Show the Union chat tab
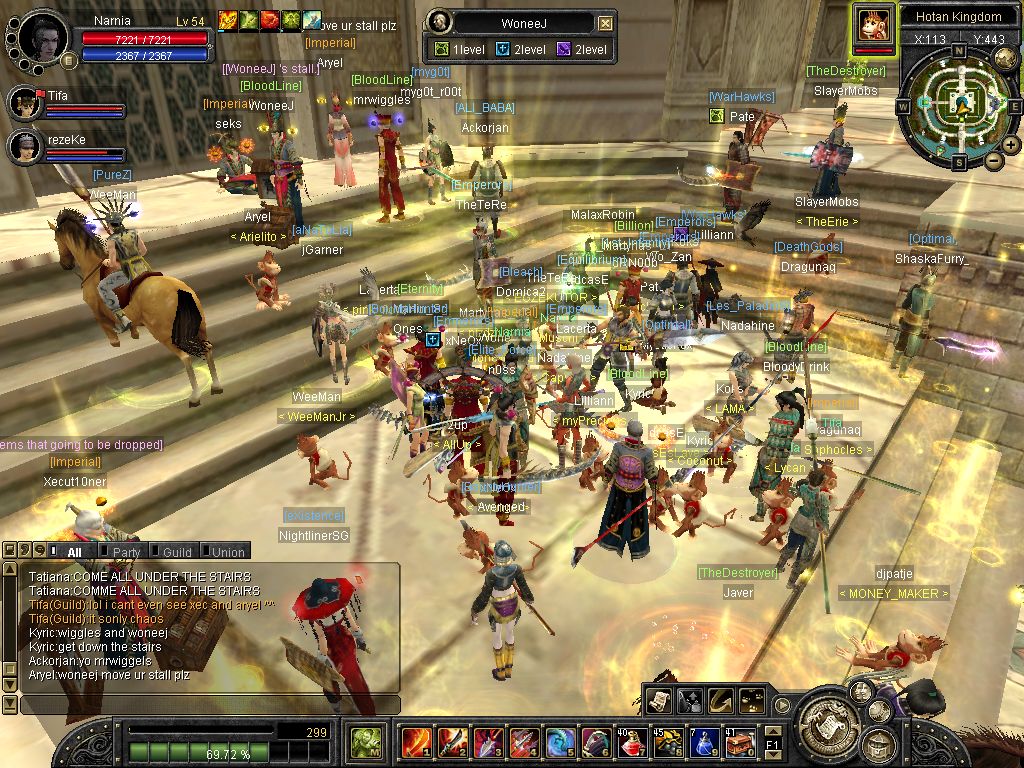Screen dimensions: 1024x768 pyautogui.click(x=227, y=551)
